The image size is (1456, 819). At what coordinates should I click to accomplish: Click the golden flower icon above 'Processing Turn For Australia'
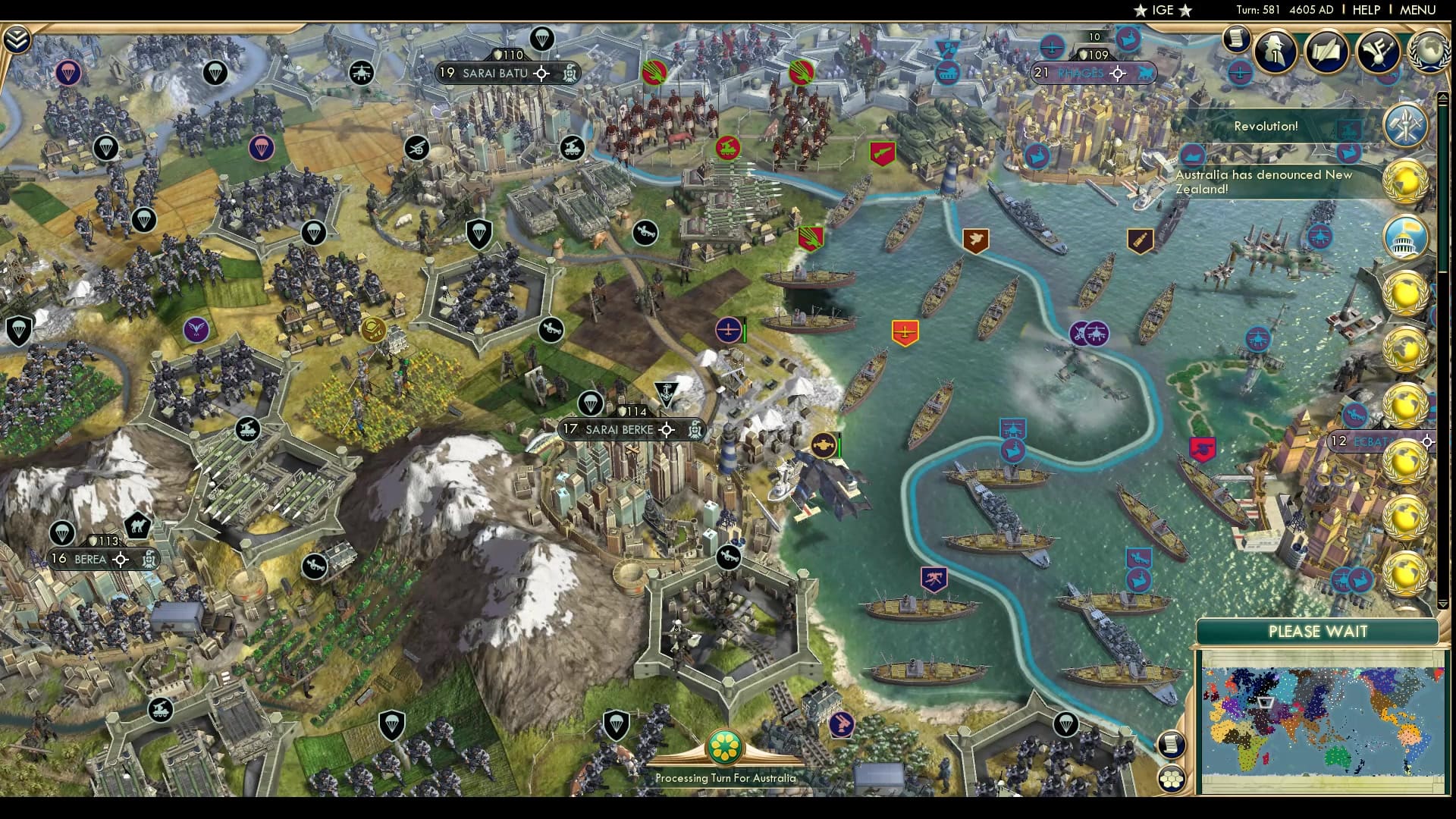click(x=724, y=747)
